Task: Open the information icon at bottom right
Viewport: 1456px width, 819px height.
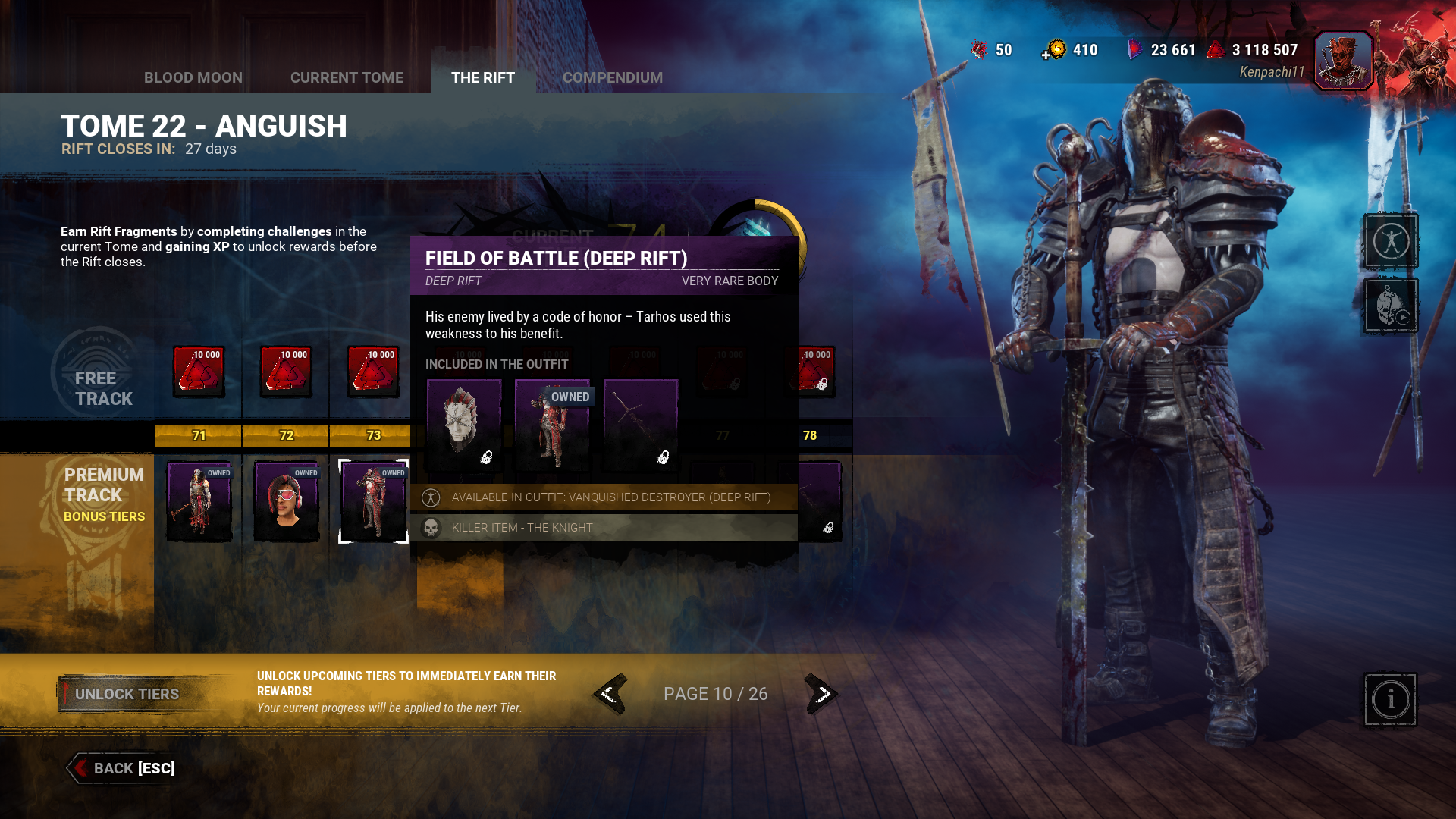Action: coord(1390,699)
